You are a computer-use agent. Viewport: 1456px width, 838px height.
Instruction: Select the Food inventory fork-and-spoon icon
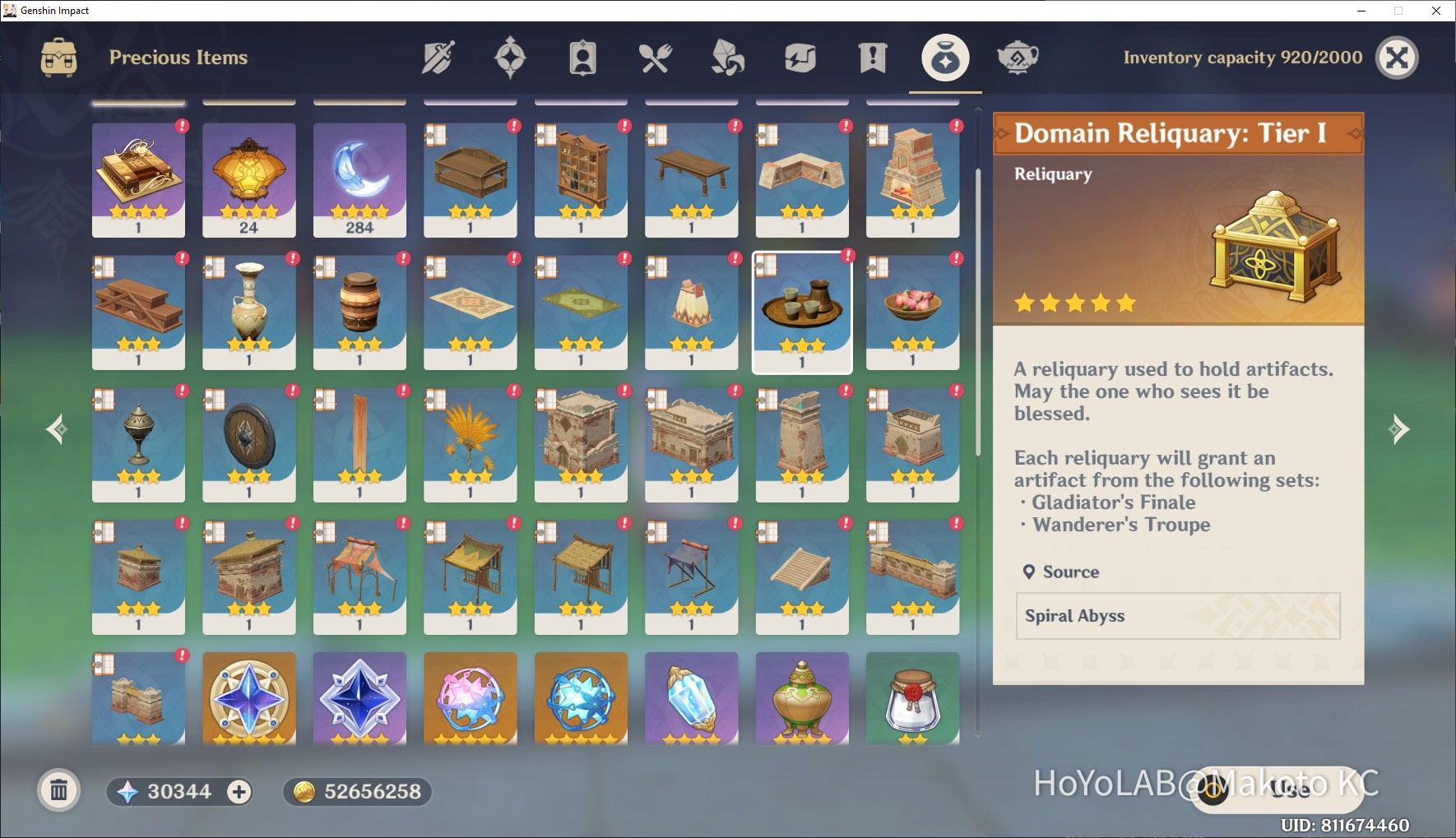pyautogui.click(x=654, y=57)
